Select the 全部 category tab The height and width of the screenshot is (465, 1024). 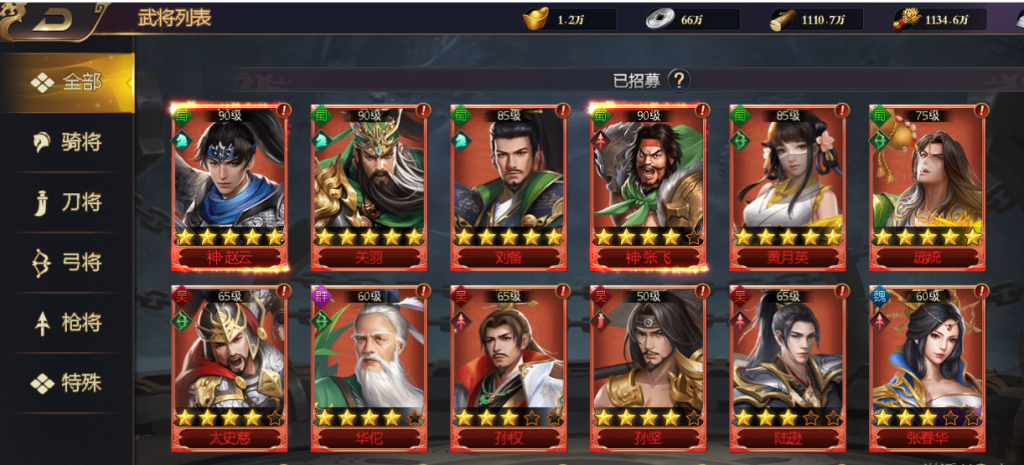66,82
